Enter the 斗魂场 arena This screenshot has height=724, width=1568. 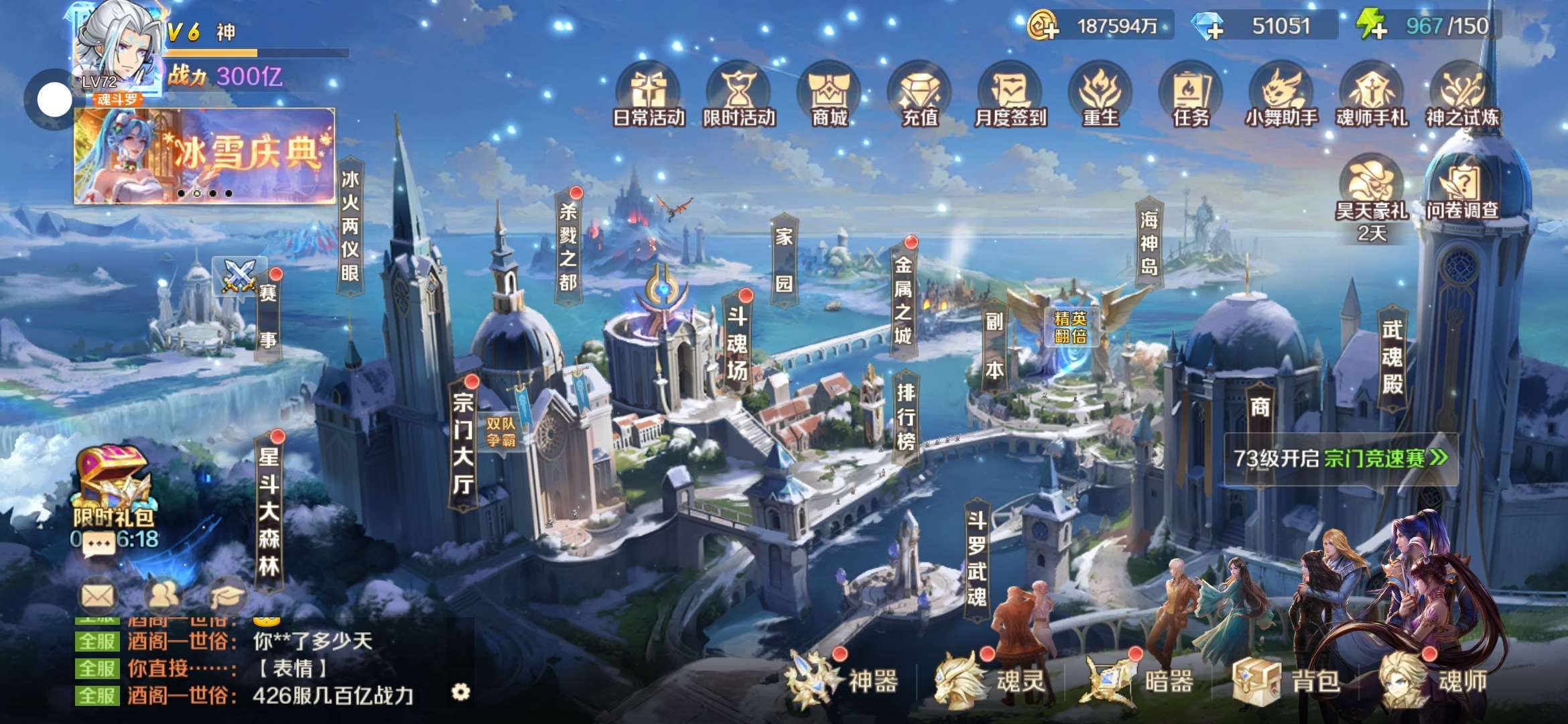point(737,343)
